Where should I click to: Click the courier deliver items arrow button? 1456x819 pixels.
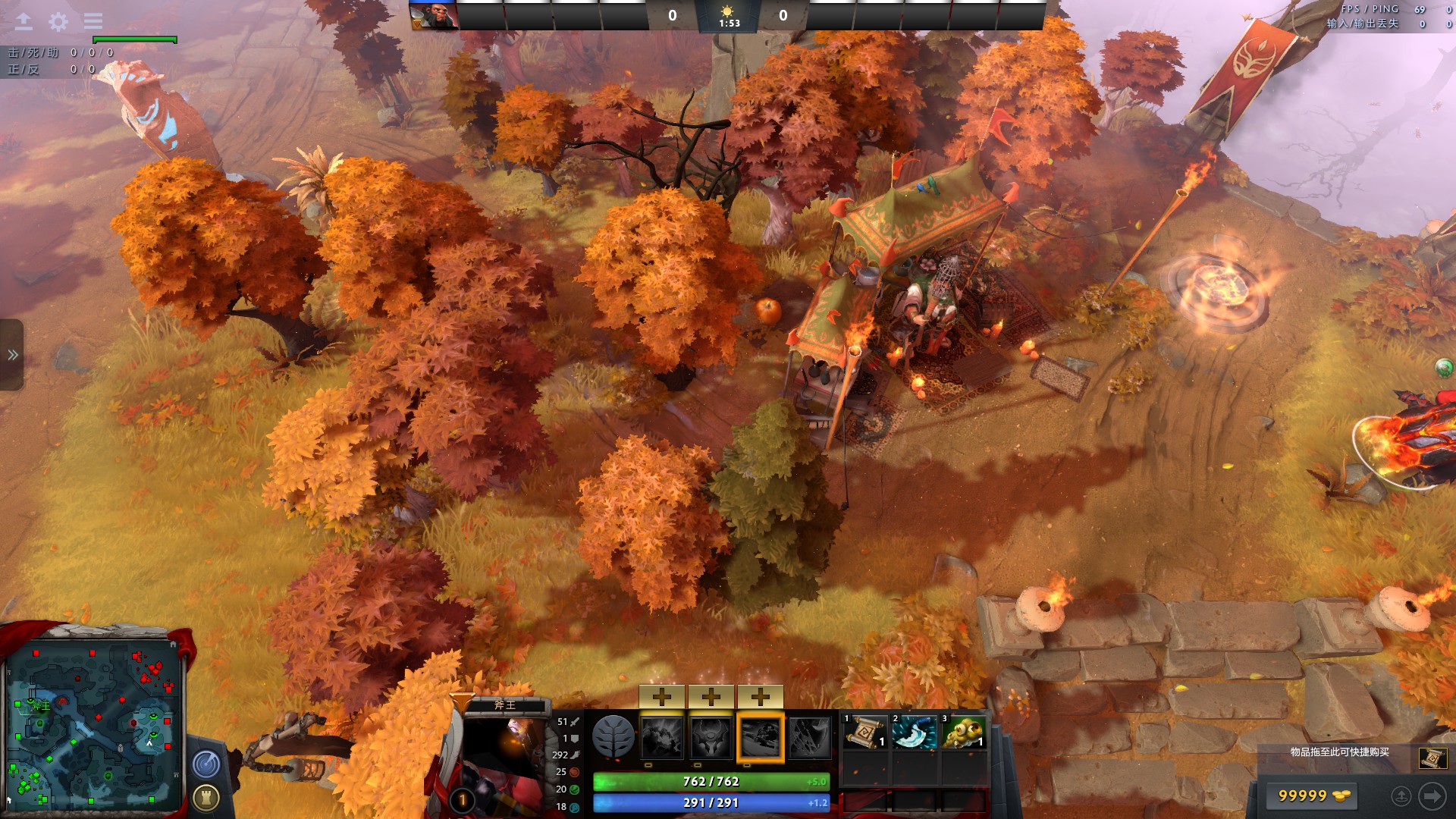1432,795
